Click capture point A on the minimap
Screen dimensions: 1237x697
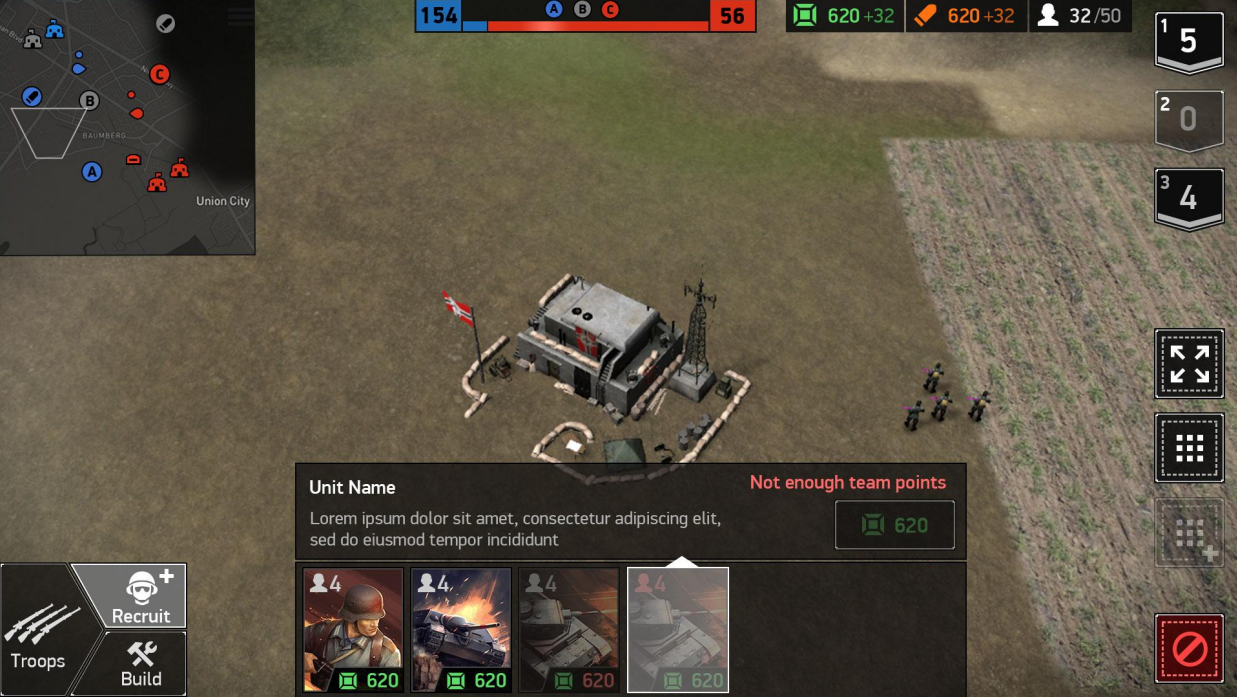pyautogui.click(x=92, y=172)
